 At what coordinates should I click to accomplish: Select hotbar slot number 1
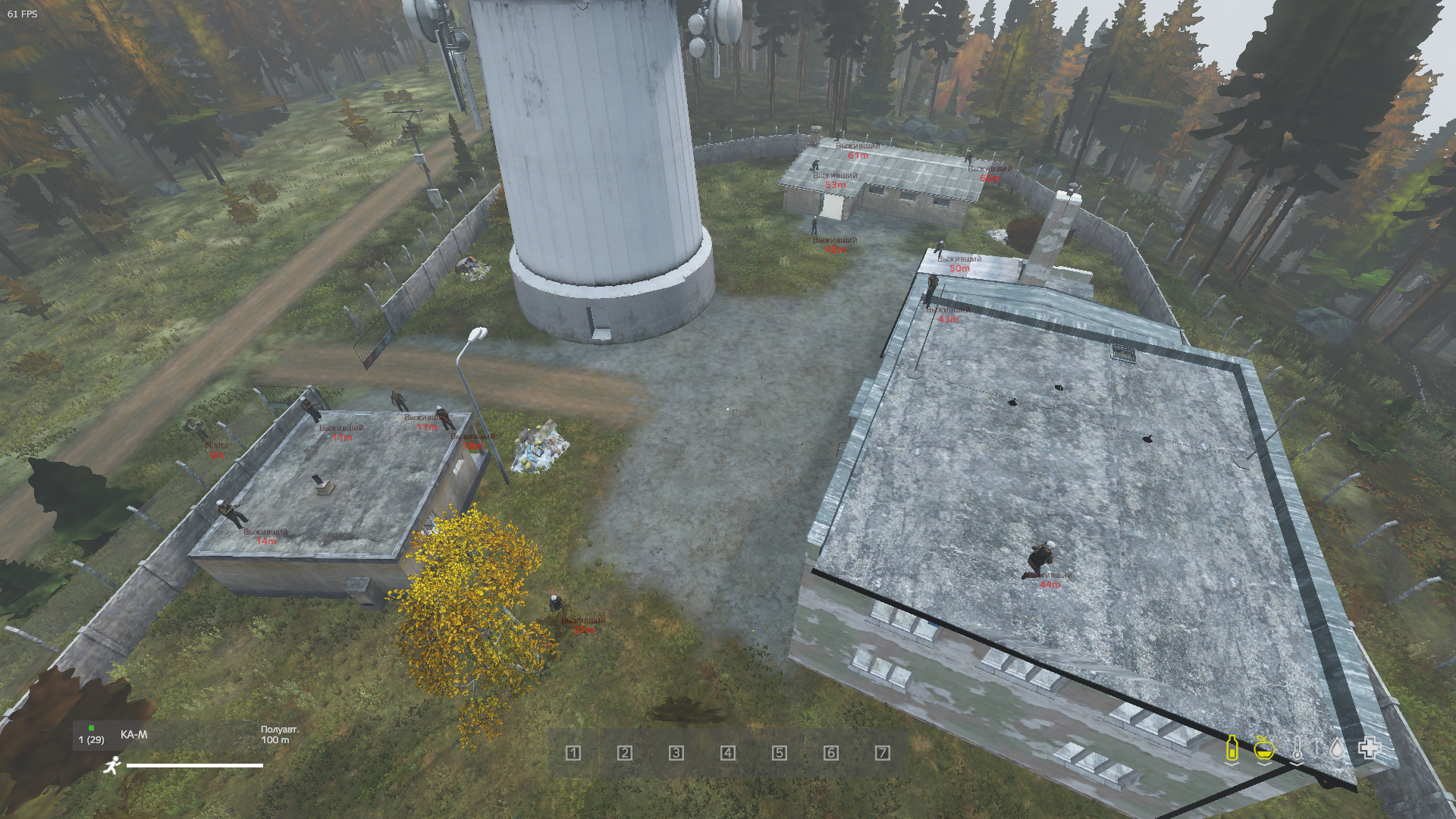(x=573, y=753)
